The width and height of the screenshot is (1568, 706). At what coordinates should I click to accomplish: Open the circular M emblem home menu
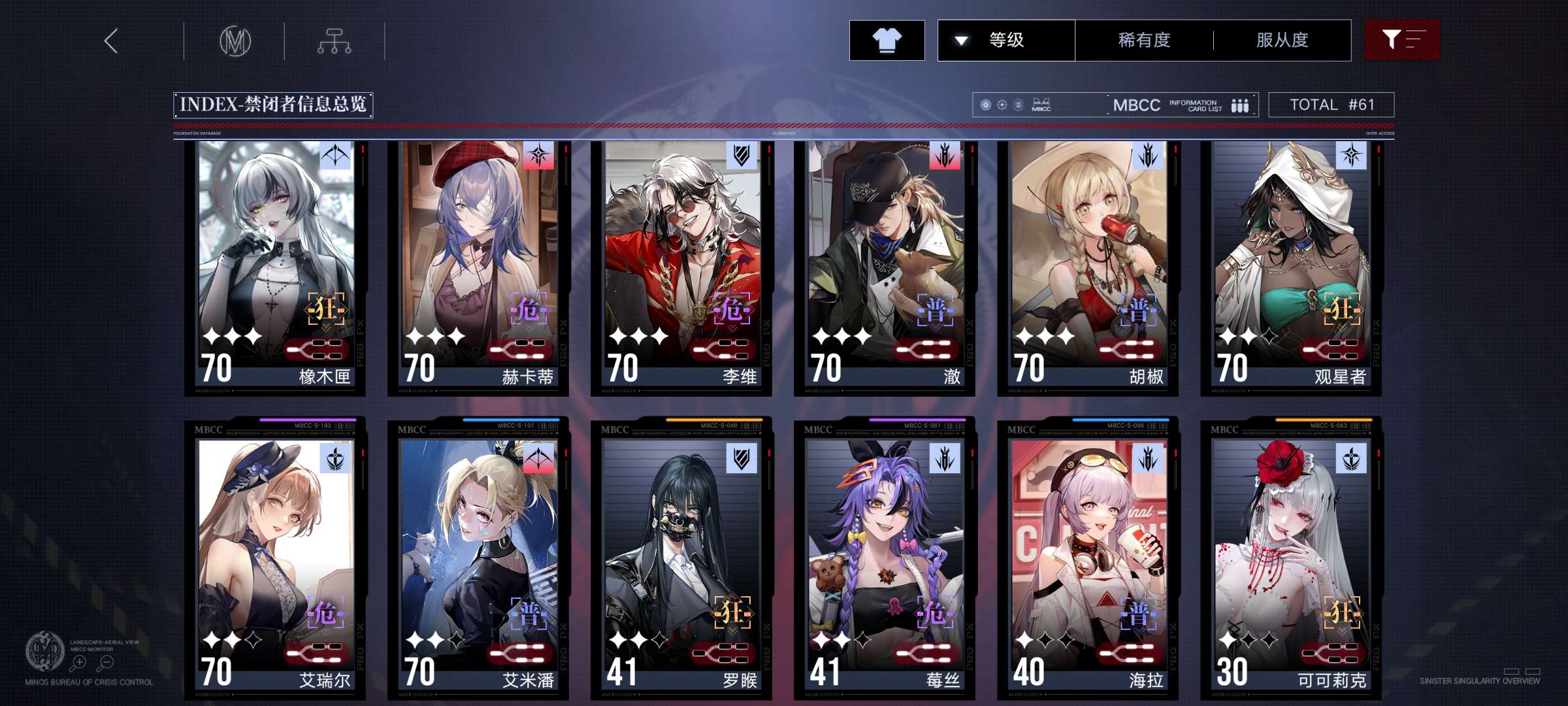pyautogui.click(x=235, y=41)
